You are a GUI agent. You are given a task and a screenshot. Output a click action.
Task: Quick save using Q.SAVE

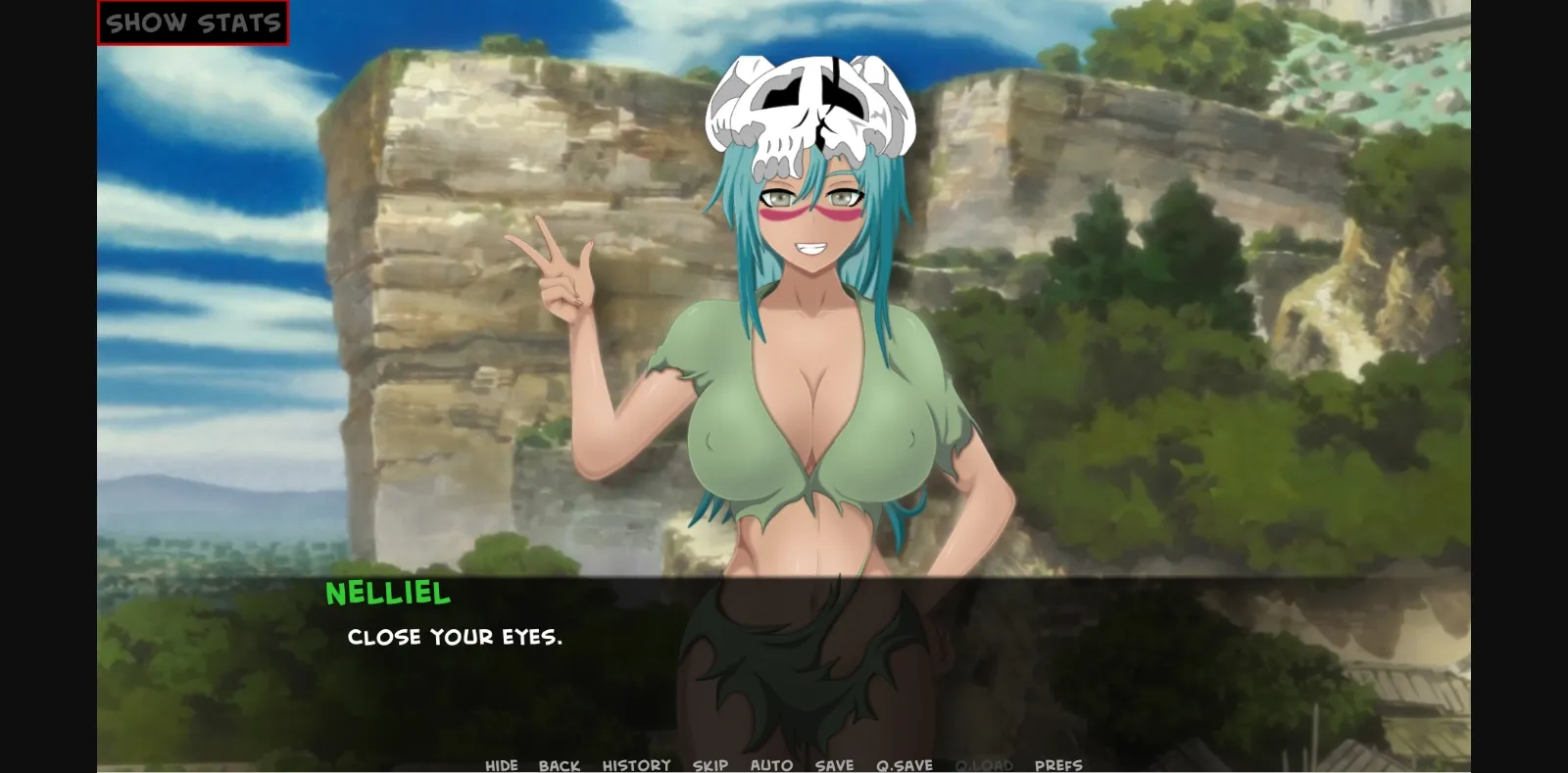904,764
